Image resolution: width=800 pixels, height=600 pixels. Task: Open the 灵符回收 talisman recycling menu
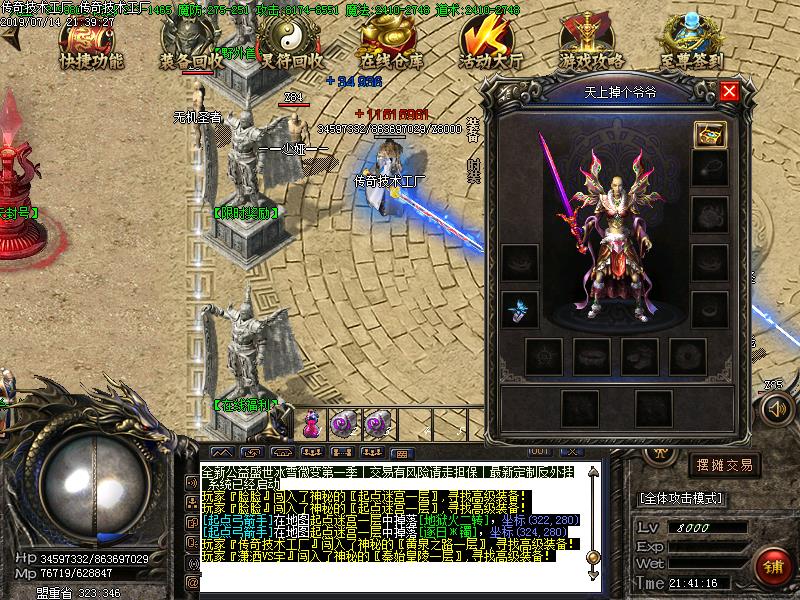point(292,45)
